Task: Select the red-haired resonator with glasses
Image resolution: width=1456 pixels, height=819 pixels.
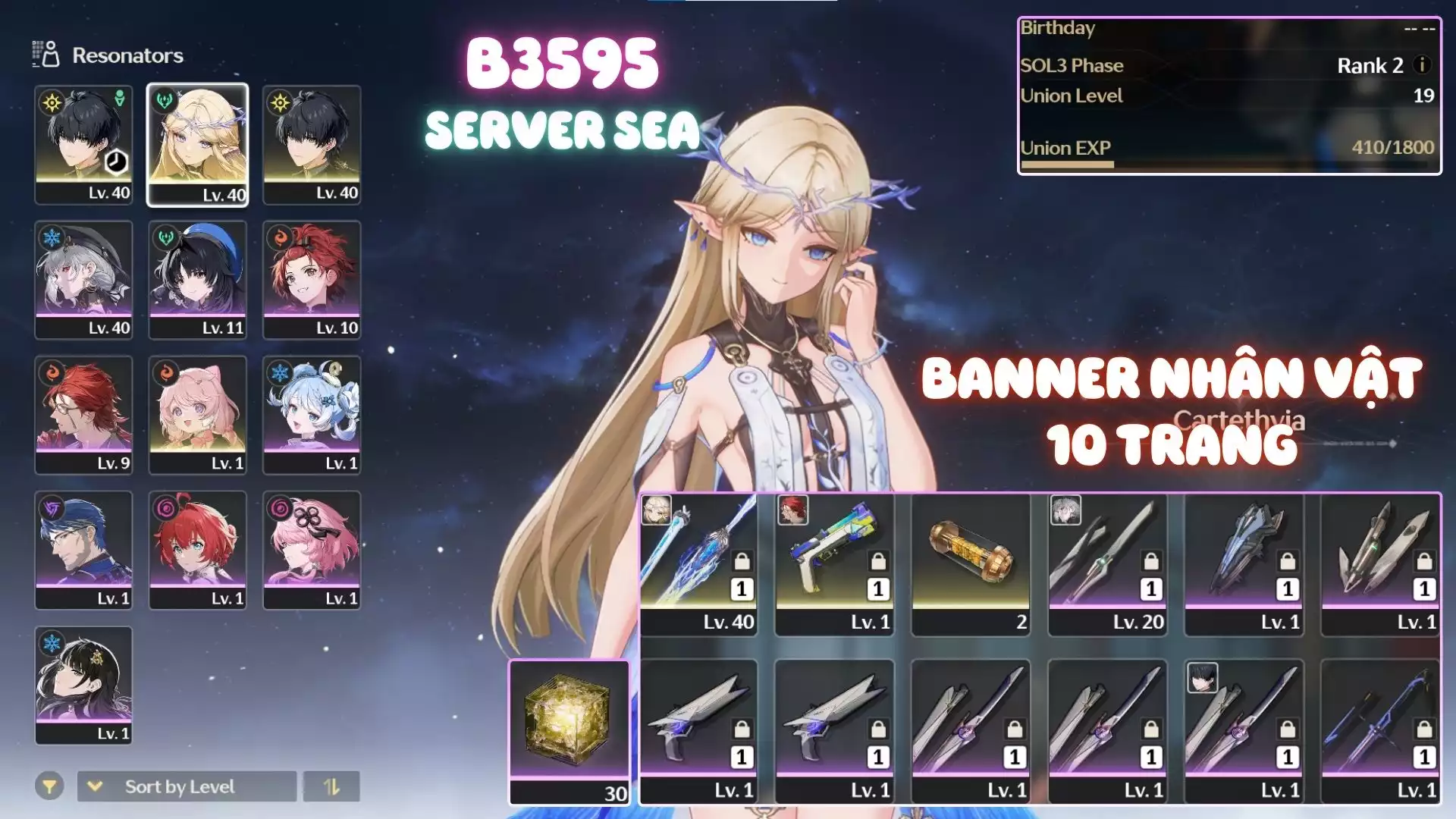Action: coord(83,414)
